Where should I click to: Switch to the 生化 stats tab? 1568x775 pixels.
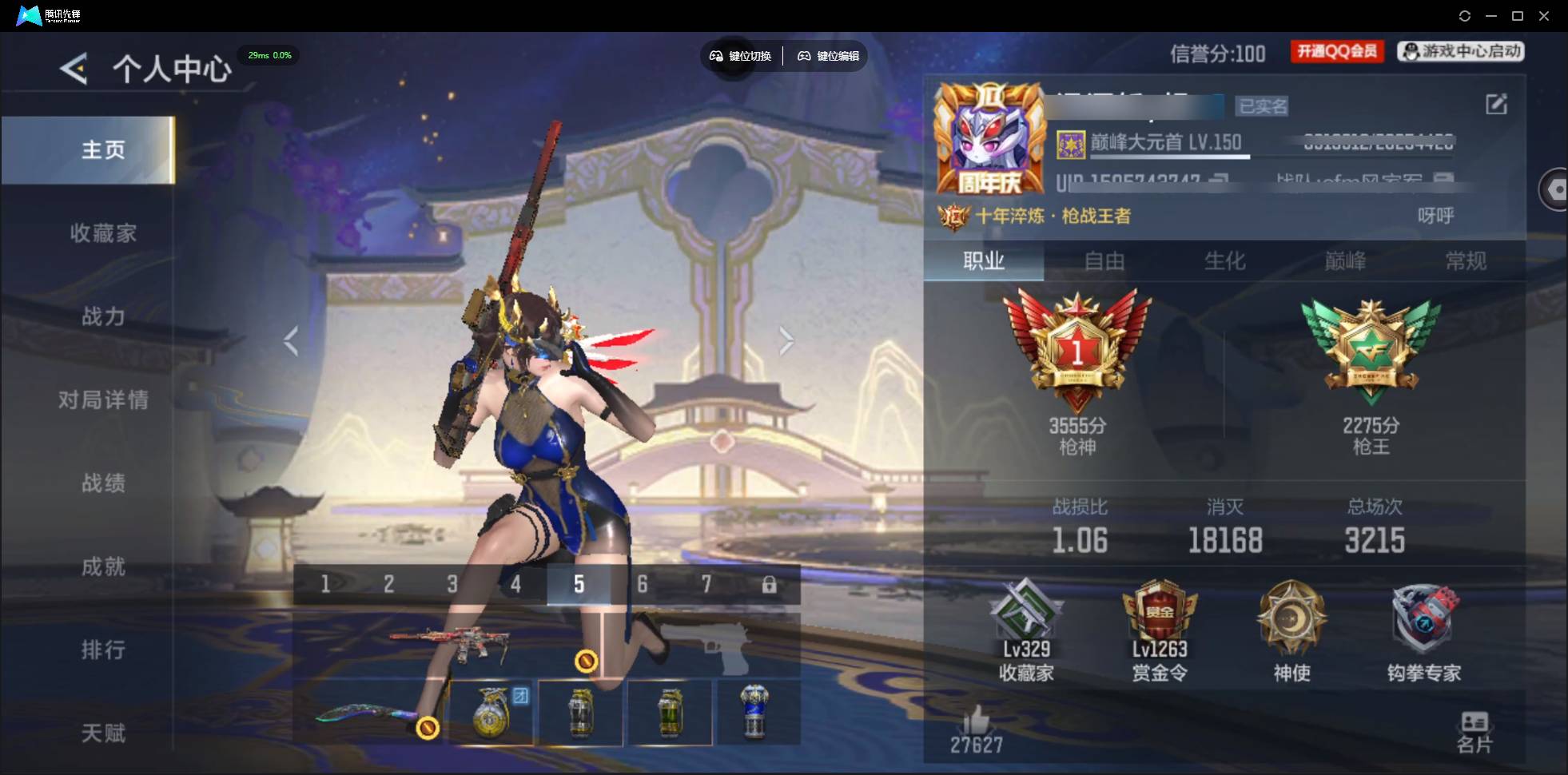[x=1224, y=261]
